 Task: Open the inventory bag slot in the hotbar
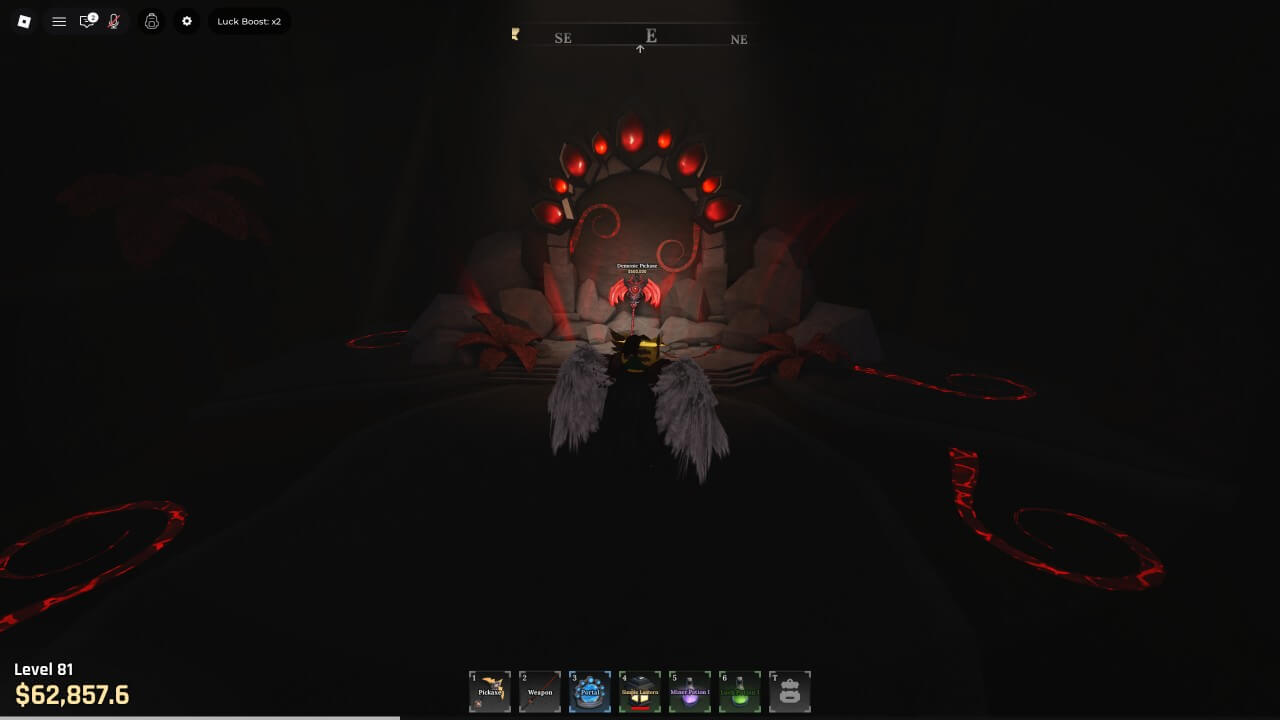tap(790, 691)
